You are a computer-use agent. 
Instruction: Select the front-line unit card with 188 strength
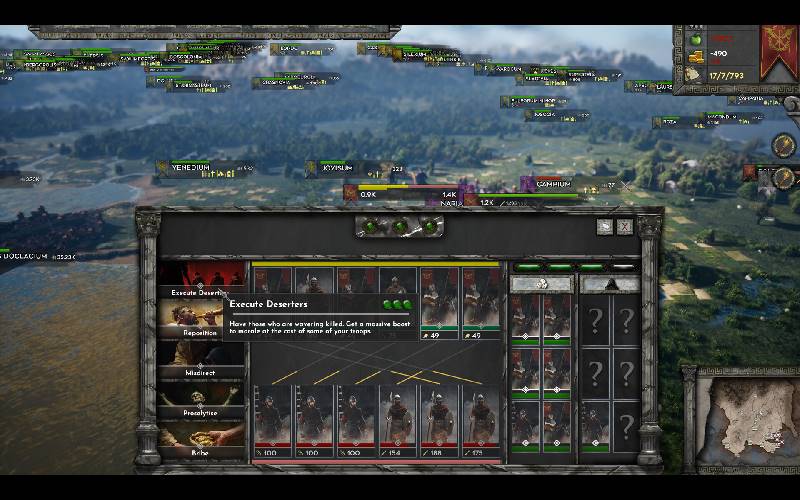point(438,420)
